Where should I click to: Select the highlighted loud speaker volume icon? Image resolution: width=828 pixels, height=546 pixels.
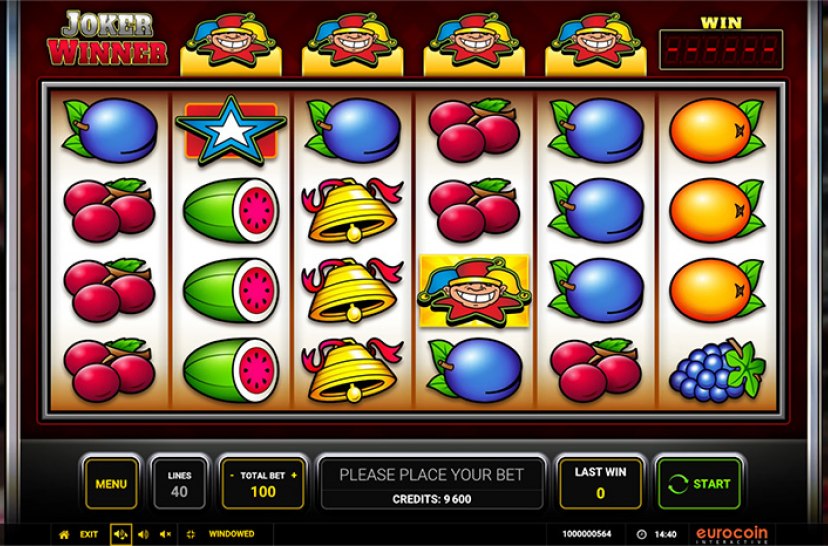(121, 534)
